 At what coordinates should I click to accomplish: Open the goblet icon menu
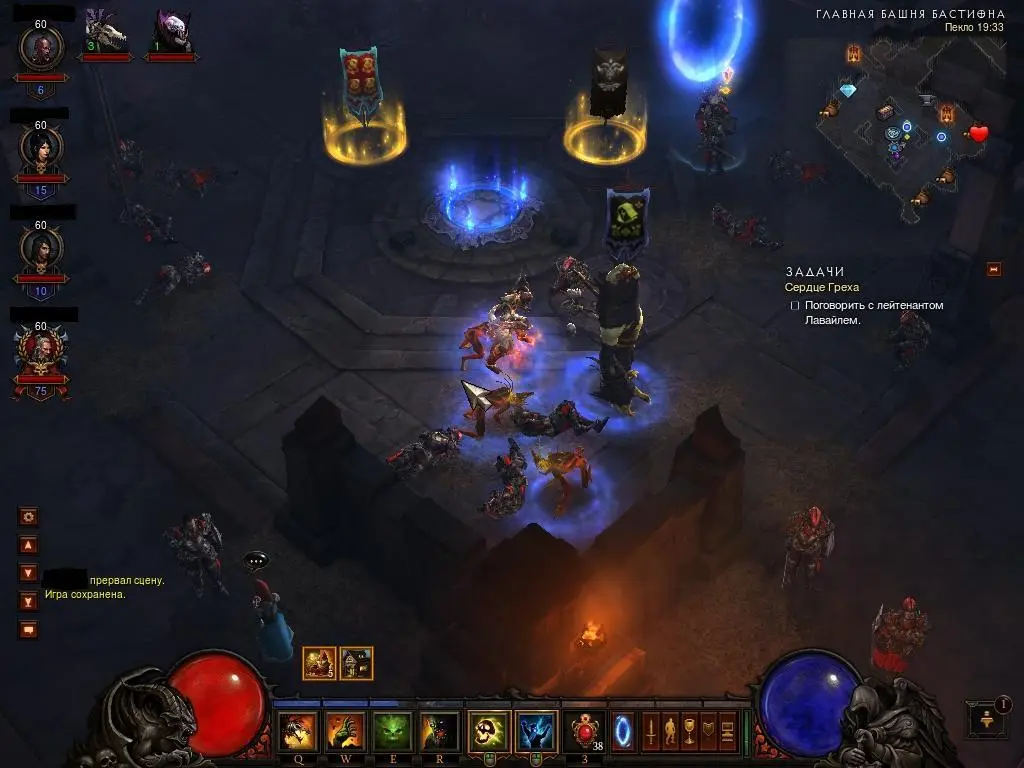click(688, 731)
